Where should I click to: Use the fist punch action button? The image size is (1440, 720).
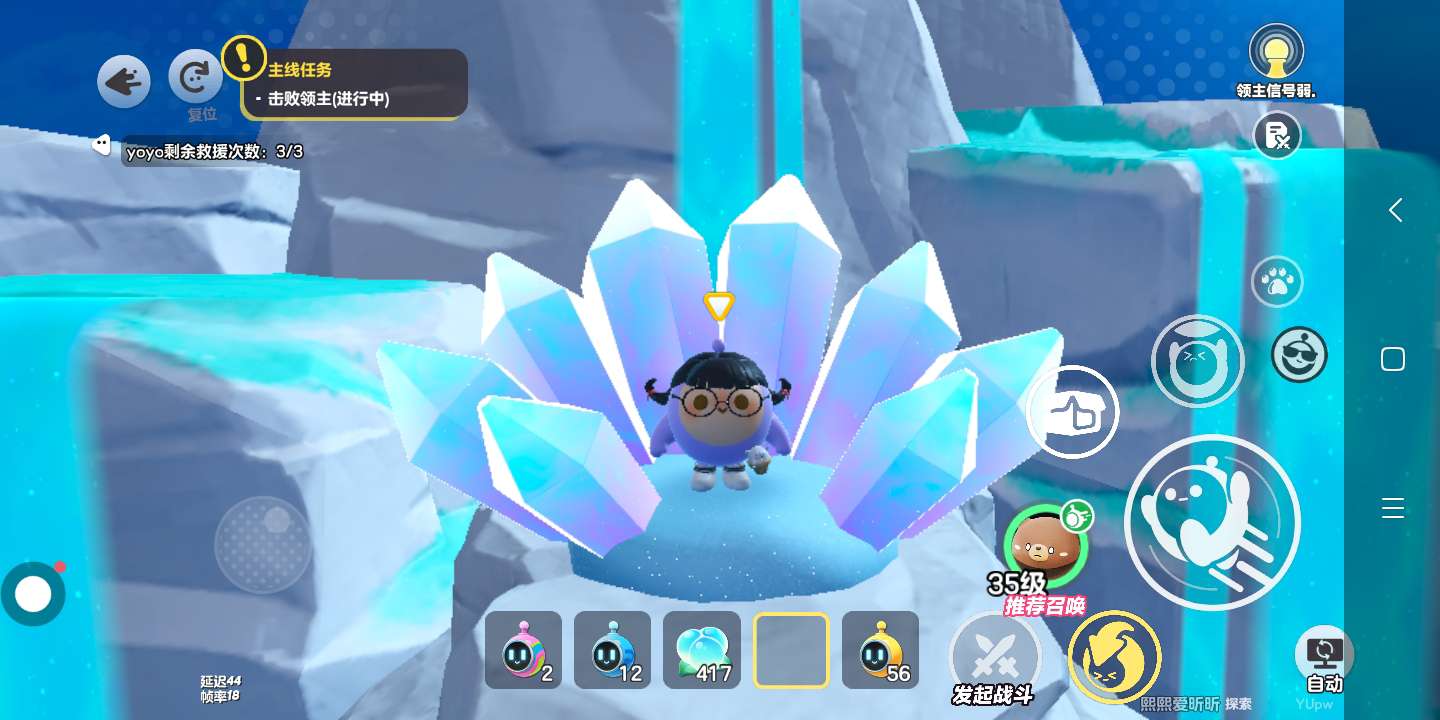(x=1073, y=413)
